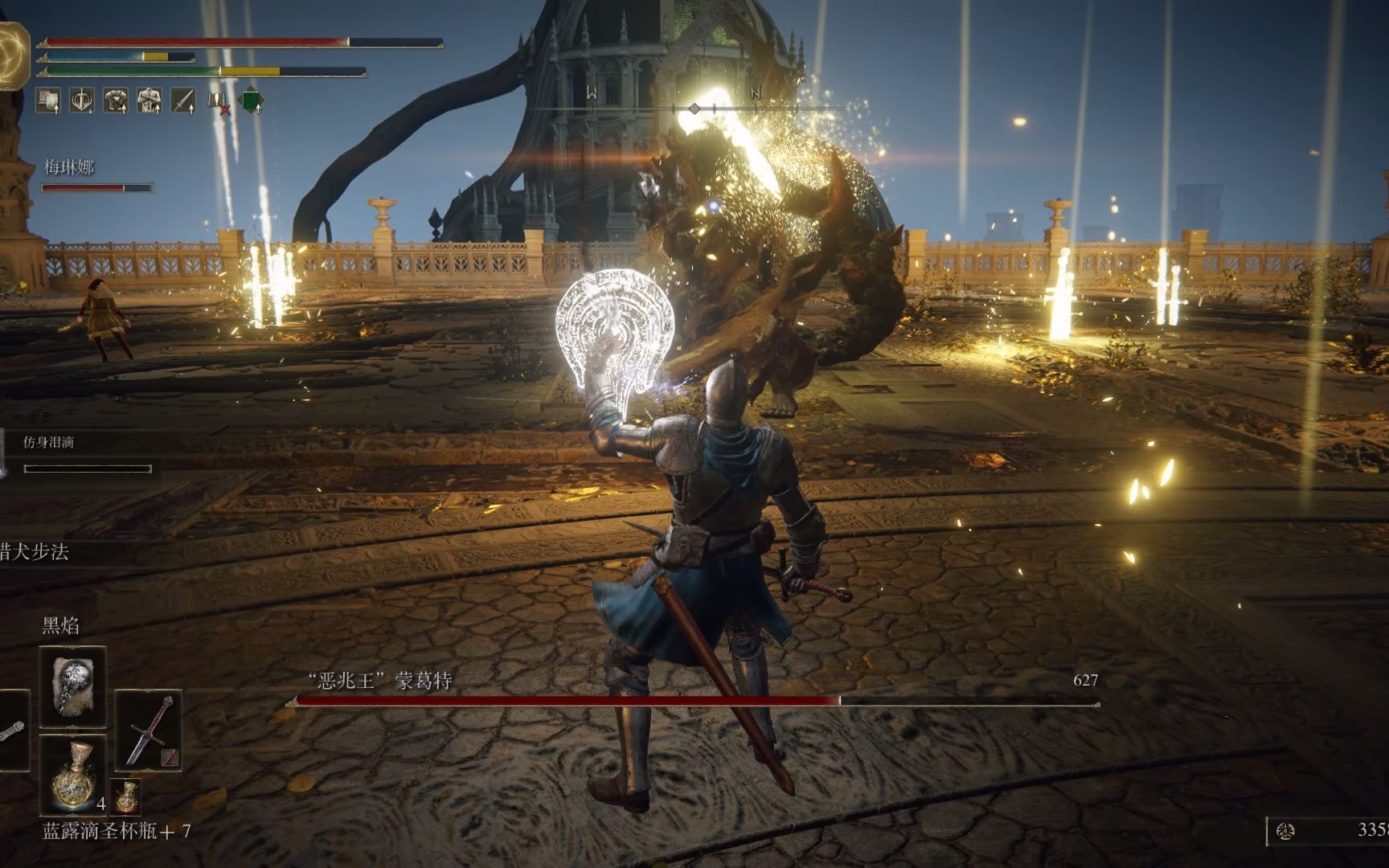Inspect the sword-and-wings buff status icon
This screenshot has height=868, width=1389.
[x=82, y=100]
